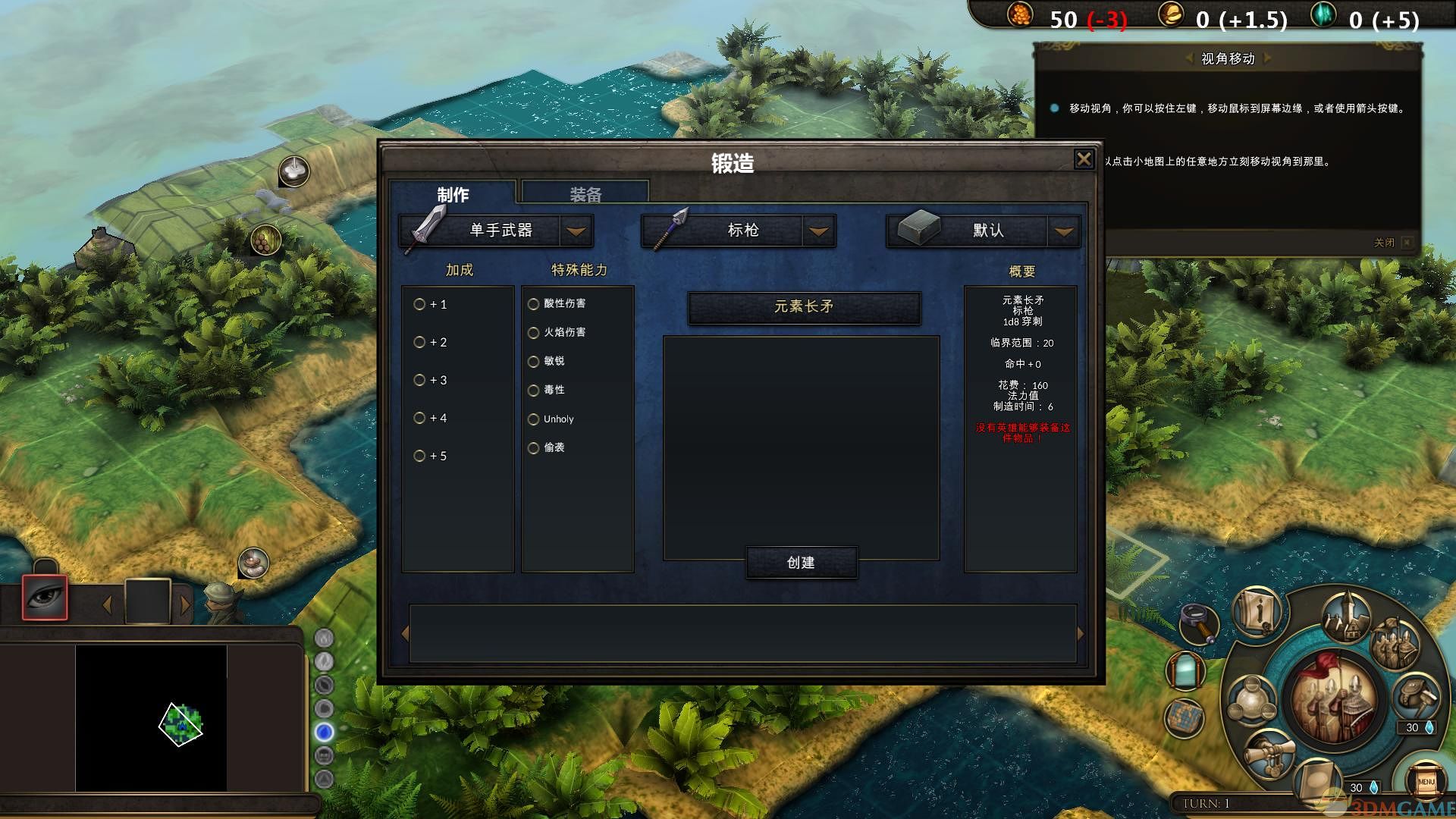Toggle the eye overlay icon near the minimap
Image resolution: width=1456 pixels, height=819 pixels.
(43, 599)
